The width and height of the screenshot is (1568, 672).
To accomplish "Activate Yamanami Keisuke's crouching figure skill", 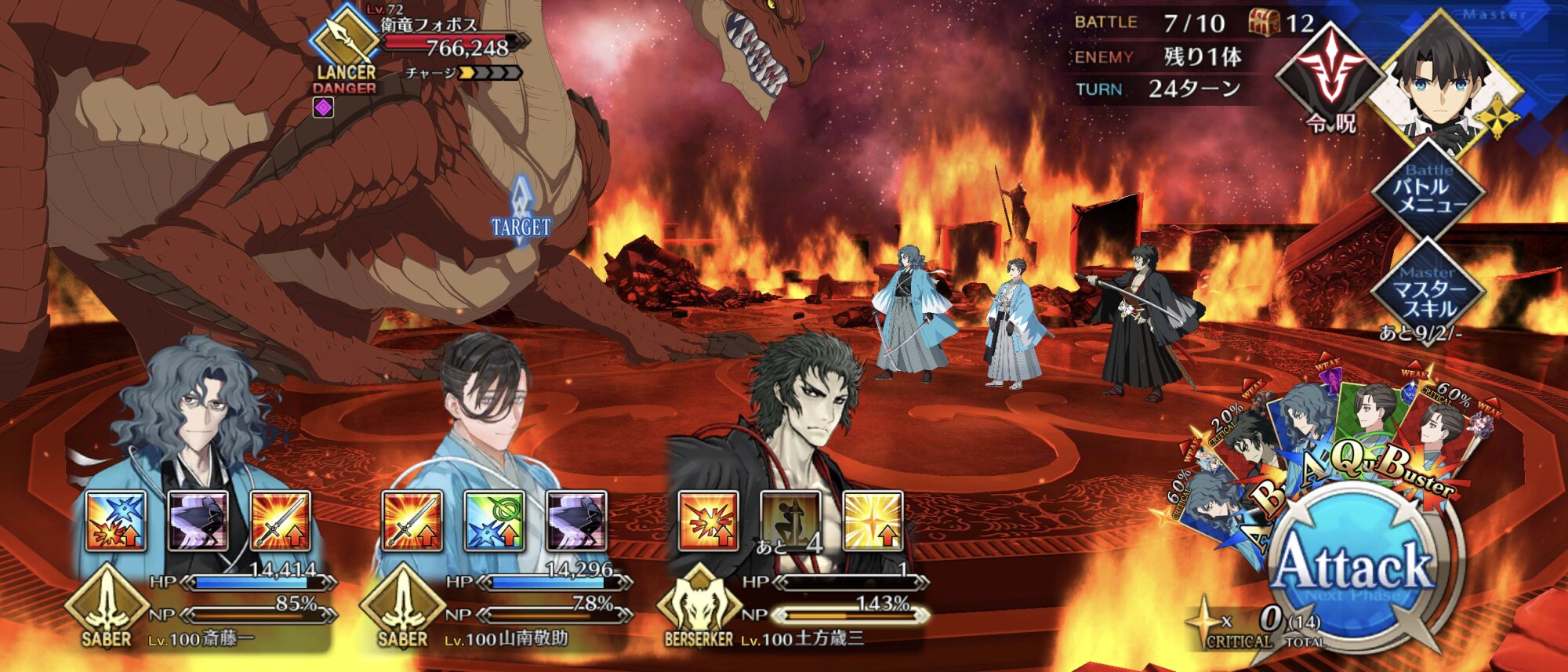I will click(576, 521).
